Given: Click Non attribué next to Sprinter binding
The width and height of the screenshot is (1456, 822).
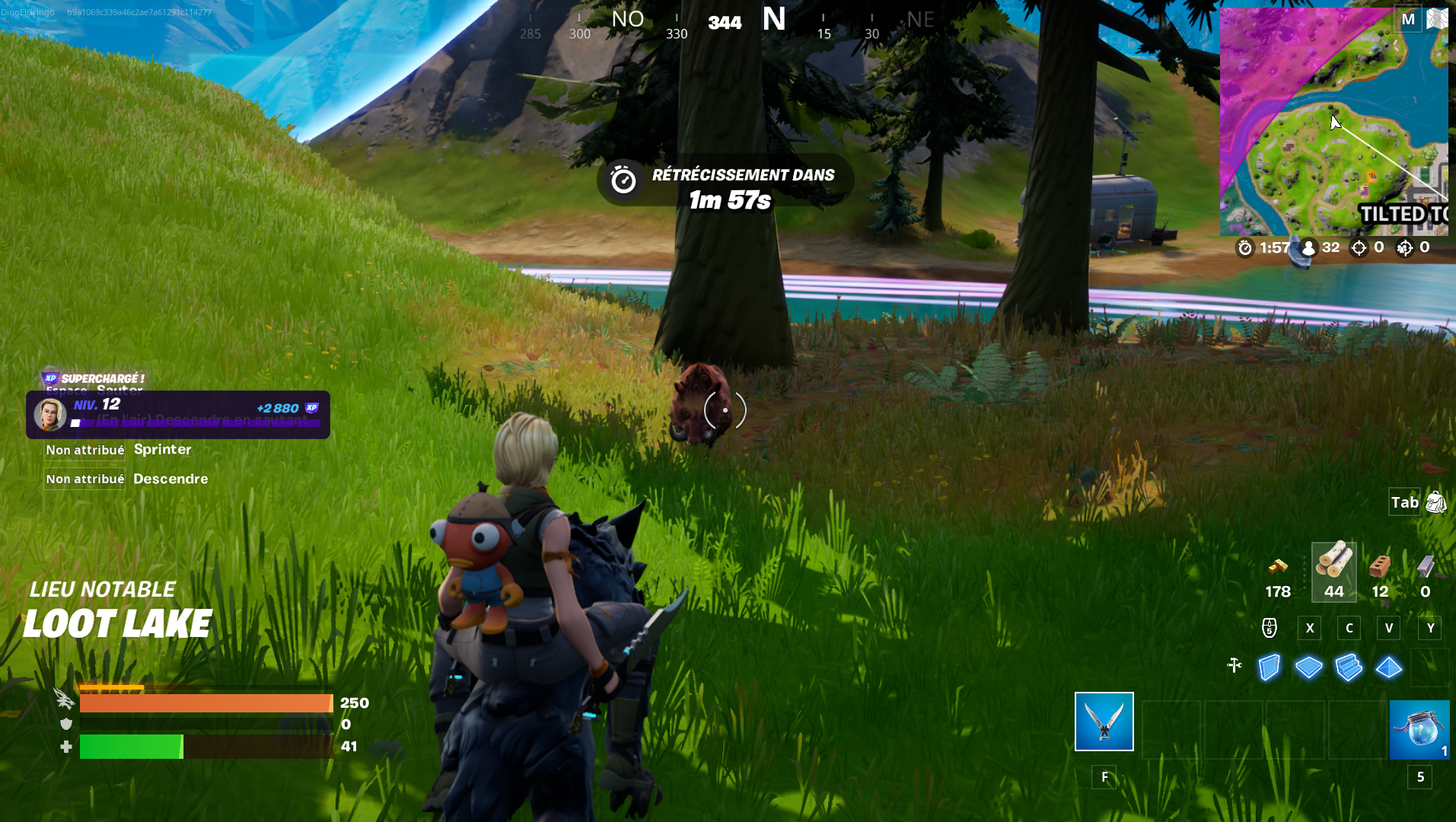Looking at the screenshot, I should [84, 450].
